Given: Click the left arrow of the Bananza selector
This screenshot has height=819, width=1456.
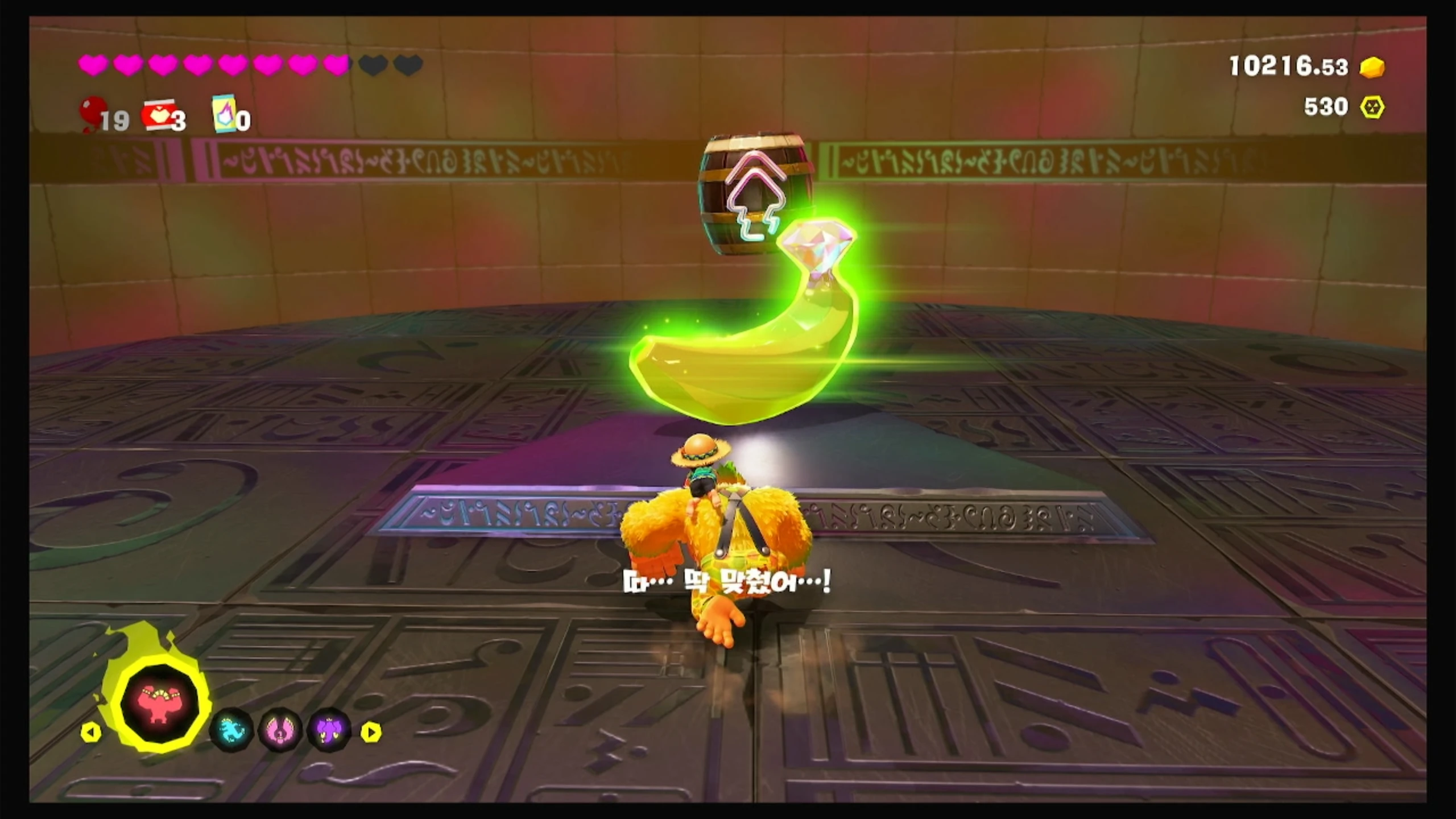Looking at the screenshot, I should click(x=91, y=732).
